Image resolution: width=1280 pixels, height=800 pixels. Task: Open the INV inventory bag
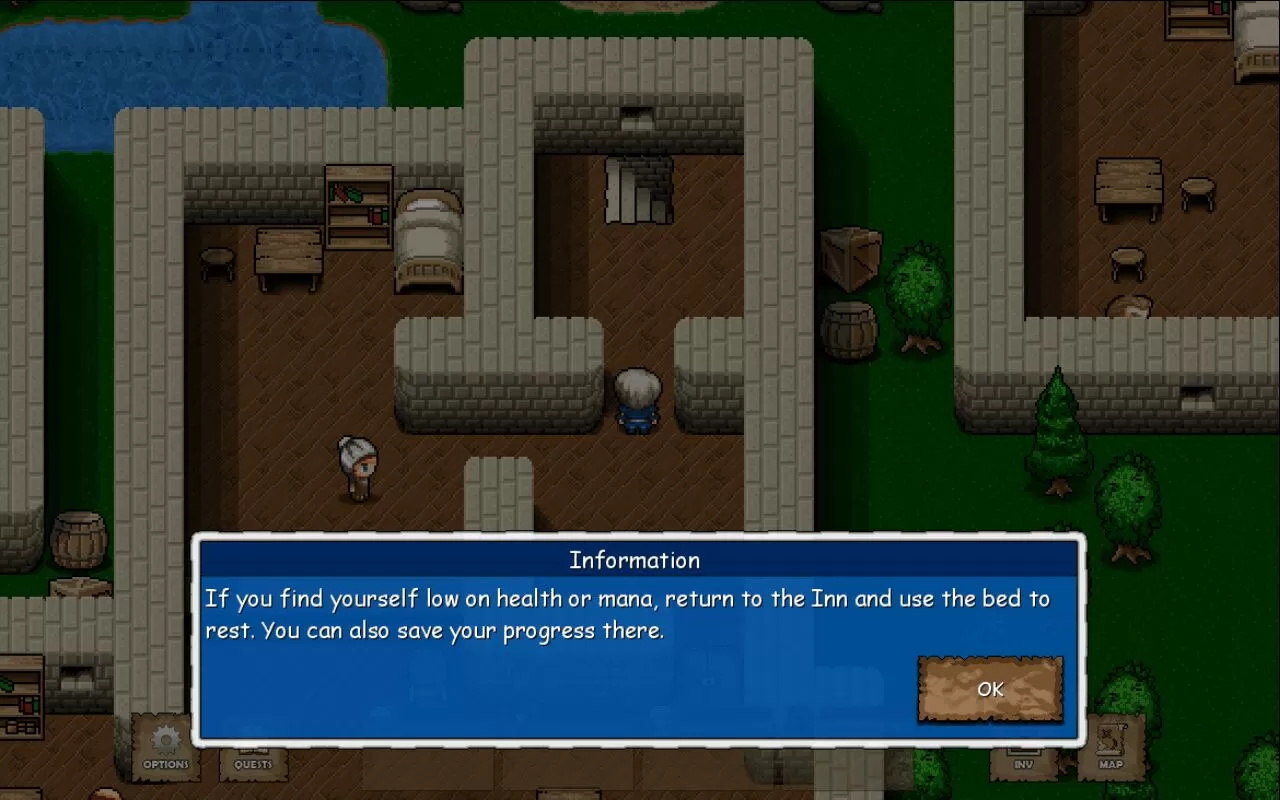click(x=1023, y=762)
